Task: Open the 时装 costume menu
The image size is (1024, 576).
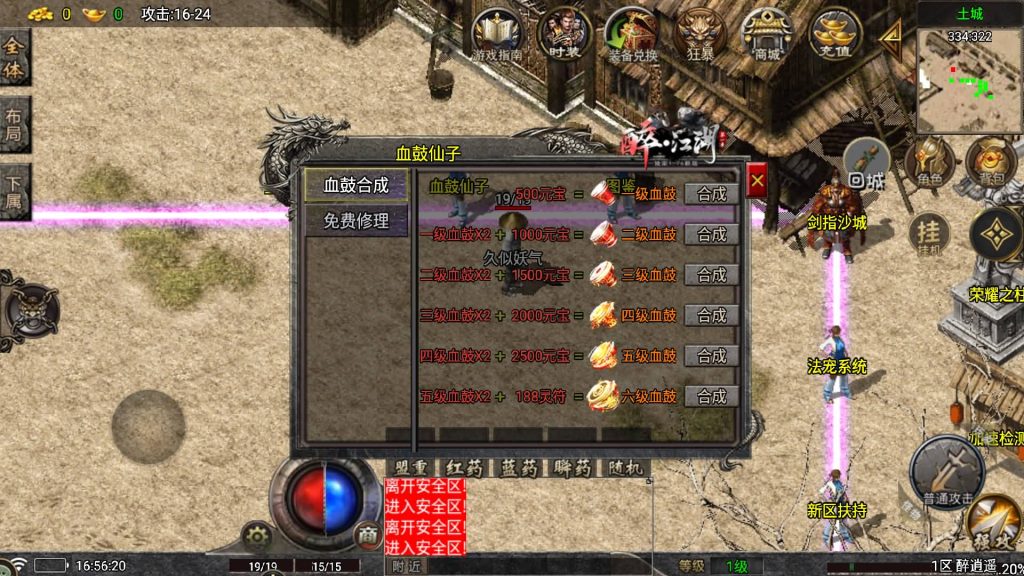Action: tap(563, 35)
